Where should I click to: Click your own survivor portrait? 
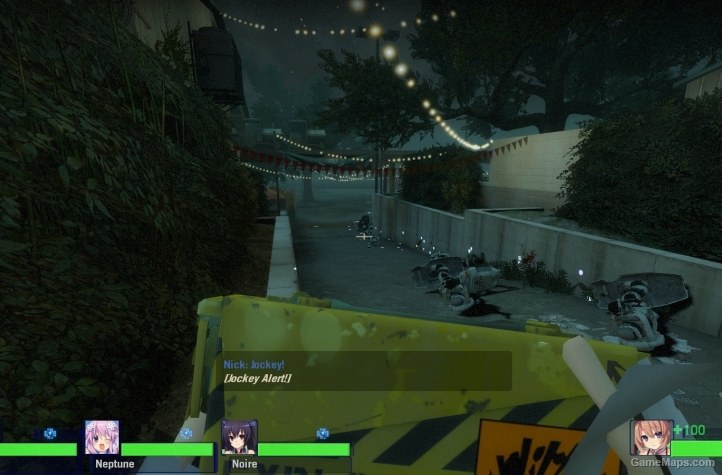[650, 439]
